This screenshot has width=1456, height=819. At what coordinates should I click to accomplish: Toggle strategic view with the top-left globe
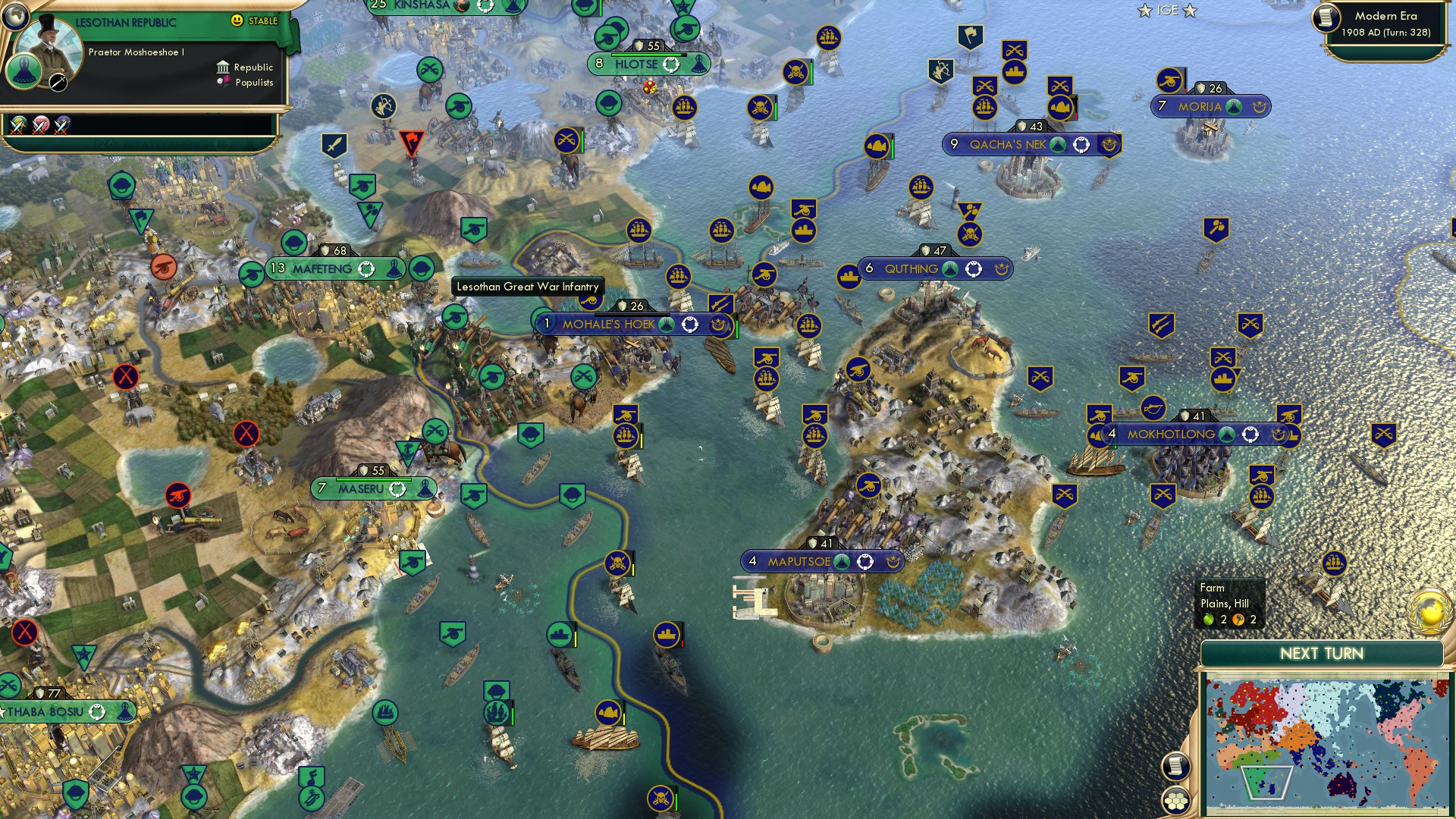tap(14, 18)
